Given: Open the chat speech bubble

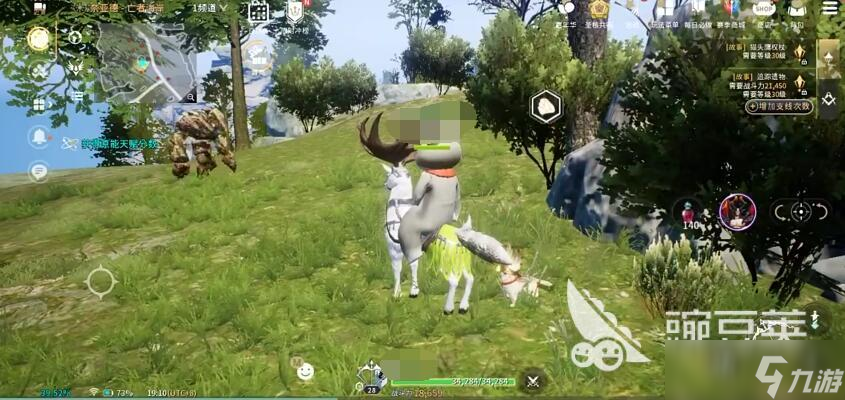Looking at the screenshot, I should [x=39, y=170].
